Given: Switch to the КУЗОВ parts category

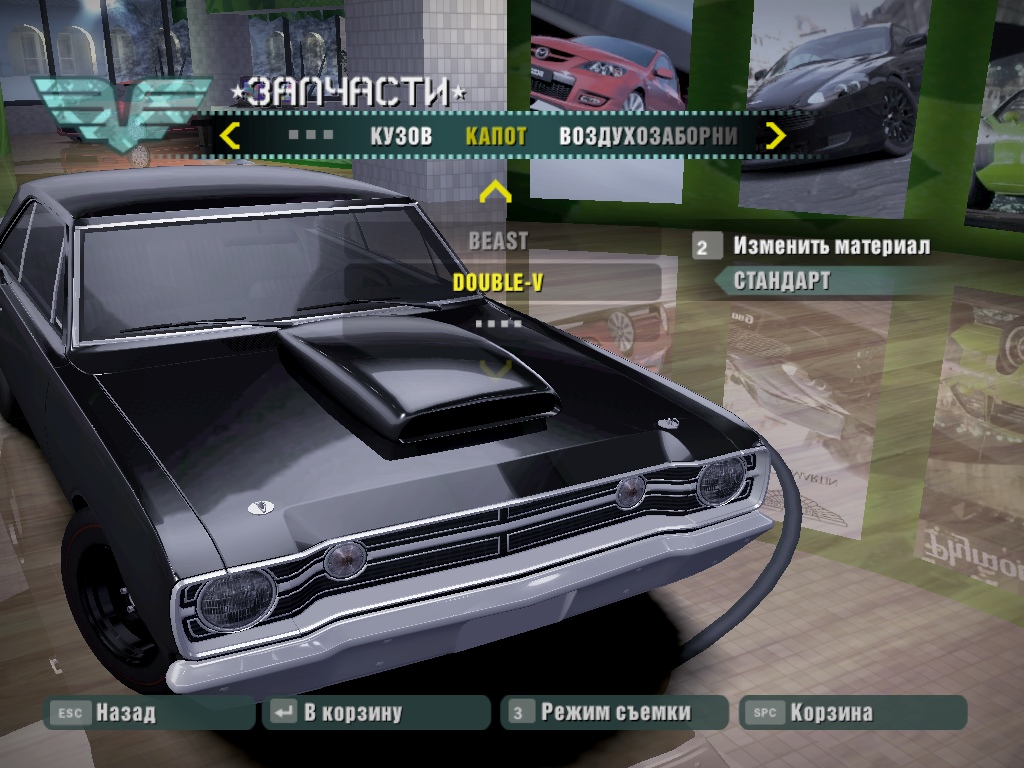Looking at the screenshot, I should (401, 137).
